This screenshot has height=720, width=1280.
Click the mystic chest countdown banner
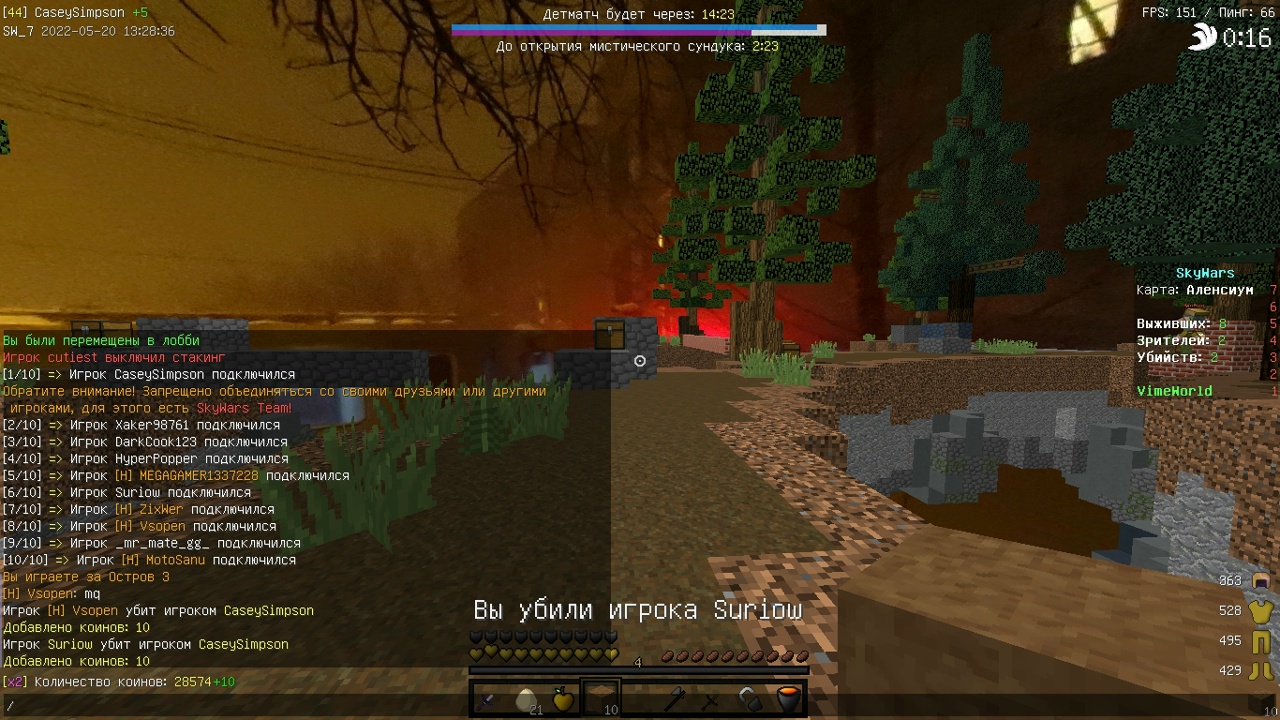[637, 46]
